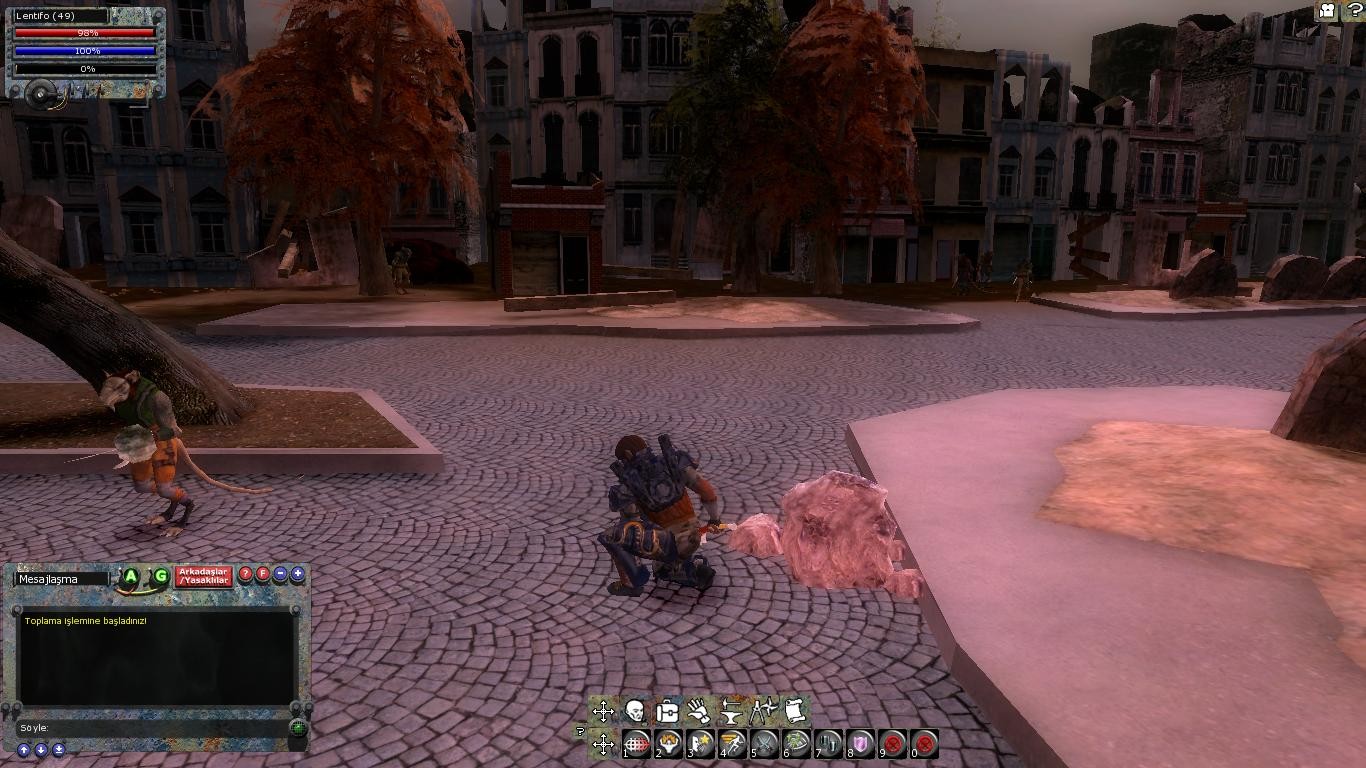This screenshot has width=1366, height=768.
Task: Click the Arkadaşlar/Yasaklılar button
Action: pyautogui.click(x=204, y=576)
